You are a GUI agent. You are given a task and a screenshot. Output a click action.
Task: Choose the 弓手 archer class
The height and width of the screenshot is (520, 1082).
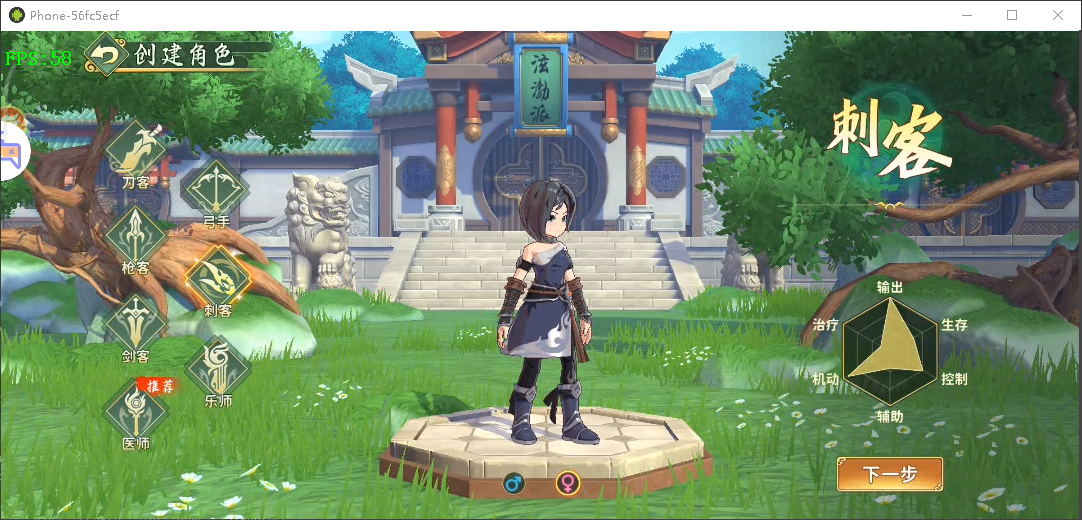(x=214, y=190)
